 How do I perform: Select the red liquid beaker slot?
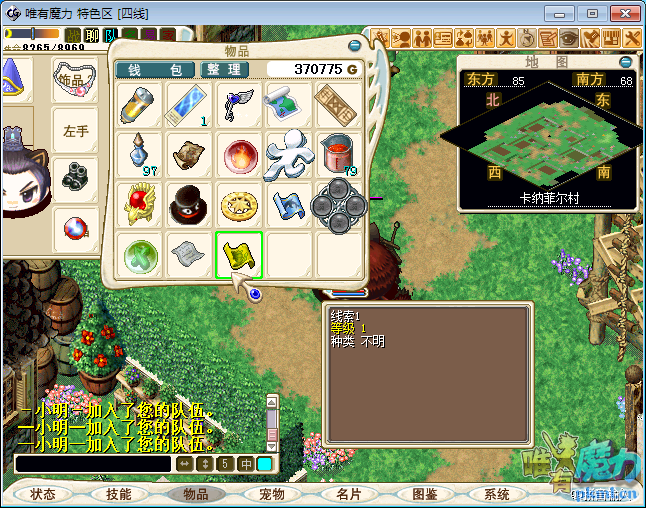[x=337, y=154]
